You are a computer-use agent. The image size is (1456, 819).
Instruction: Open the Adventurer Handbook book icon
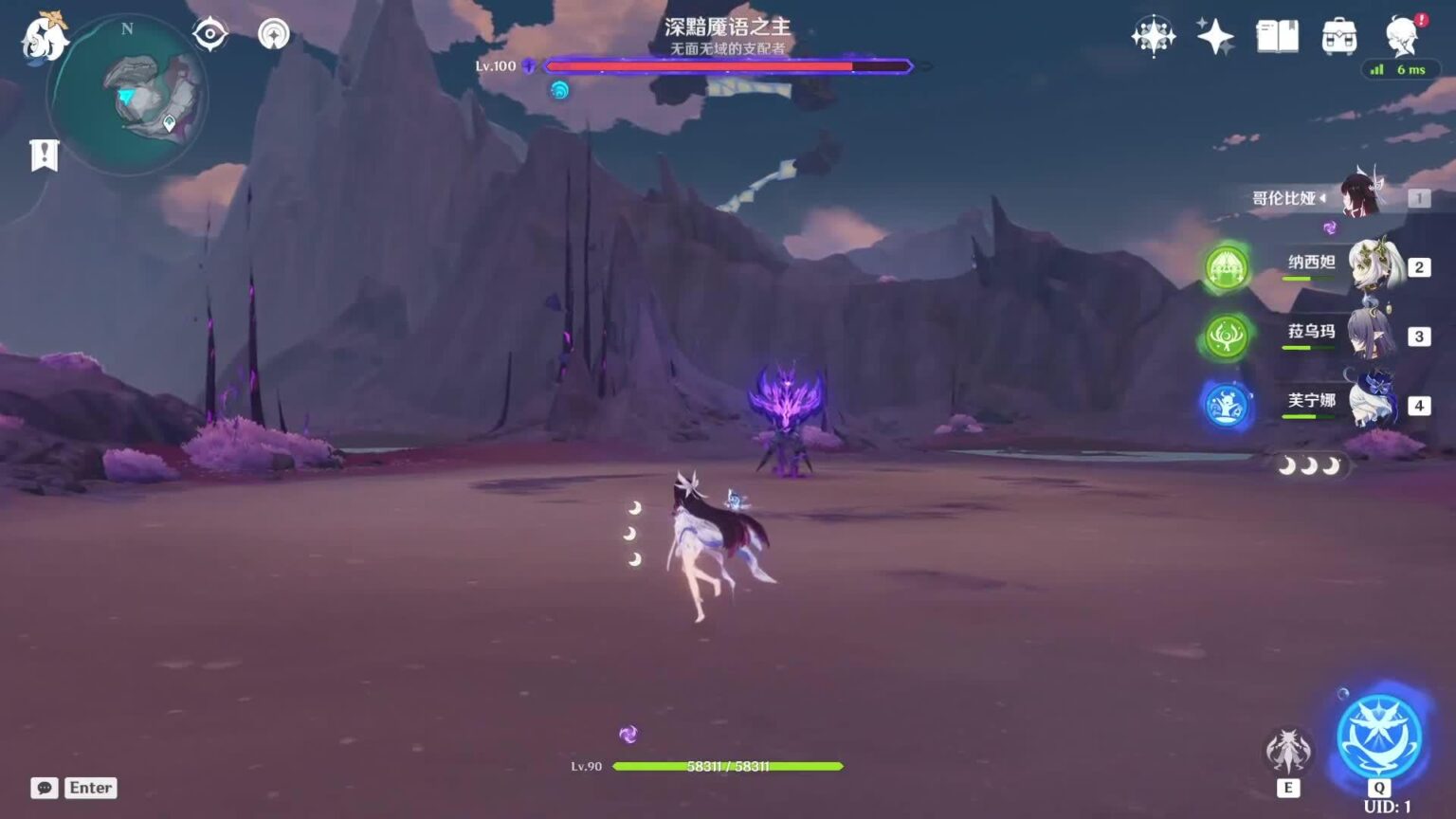[x=1279, y=38]
